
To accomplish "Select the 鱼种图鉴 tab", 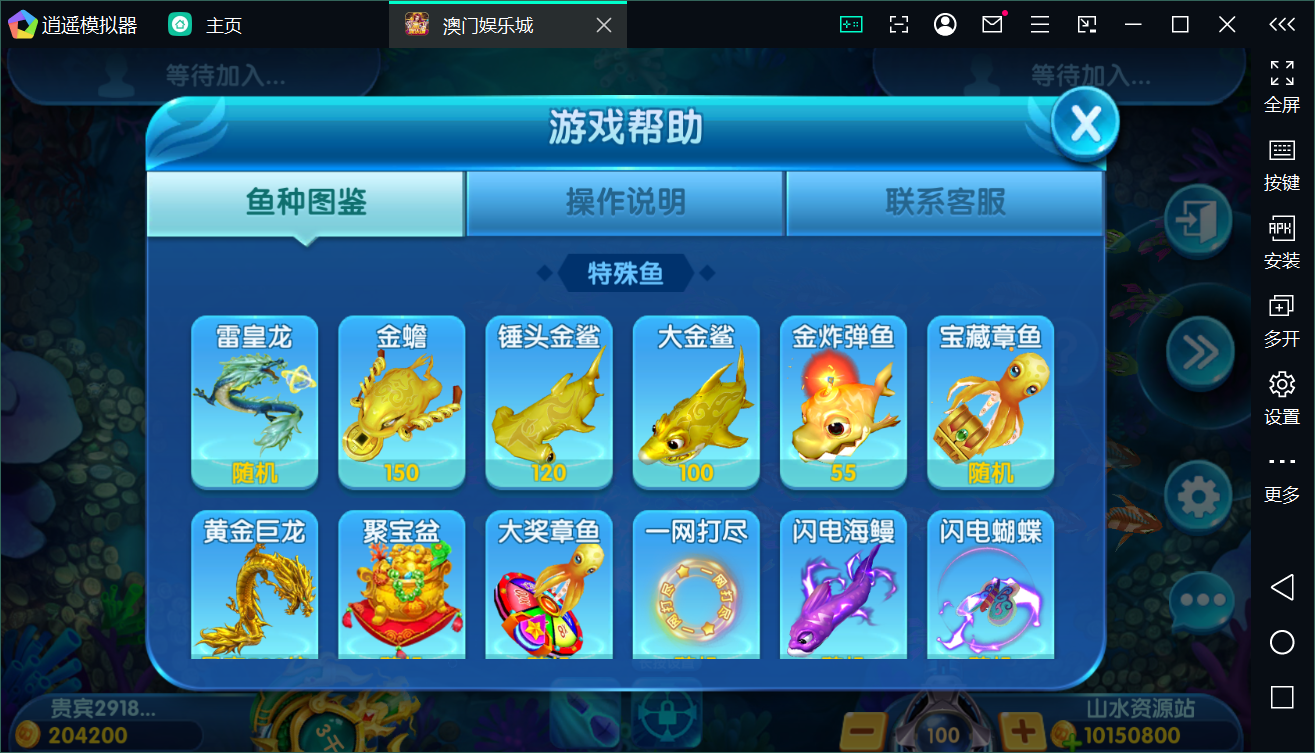I will (304, 202).
